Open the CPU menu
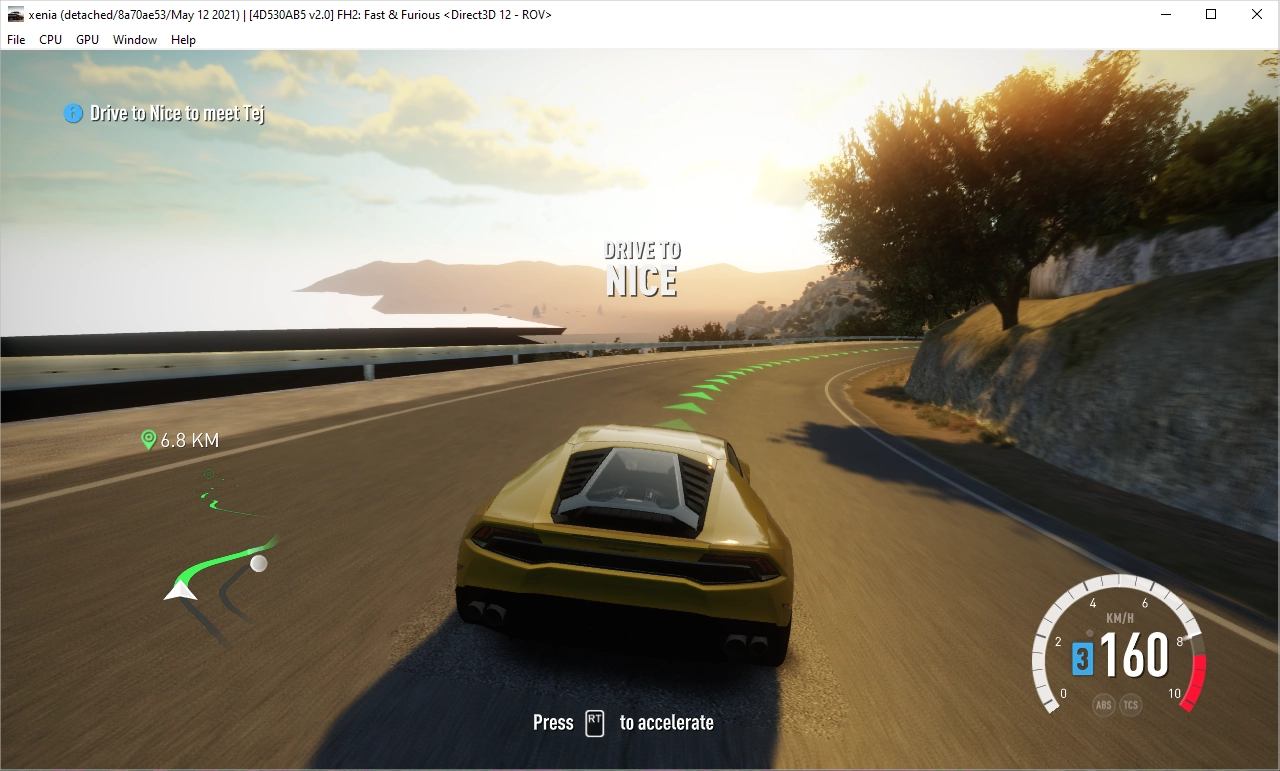This screenshot has width=1280, height=771. point(50,40)
